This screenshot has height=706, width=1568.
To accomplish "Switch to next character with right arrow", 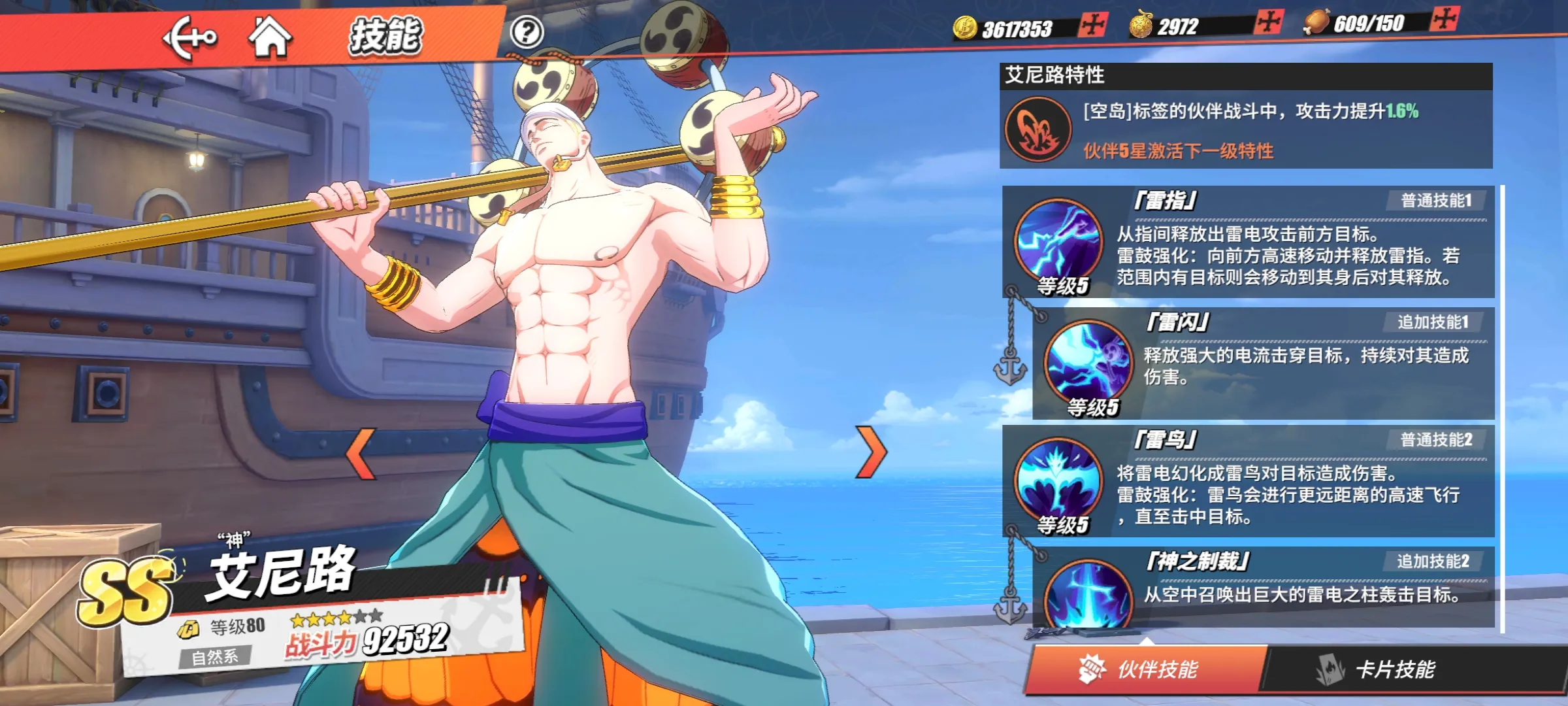I will 872,452.
